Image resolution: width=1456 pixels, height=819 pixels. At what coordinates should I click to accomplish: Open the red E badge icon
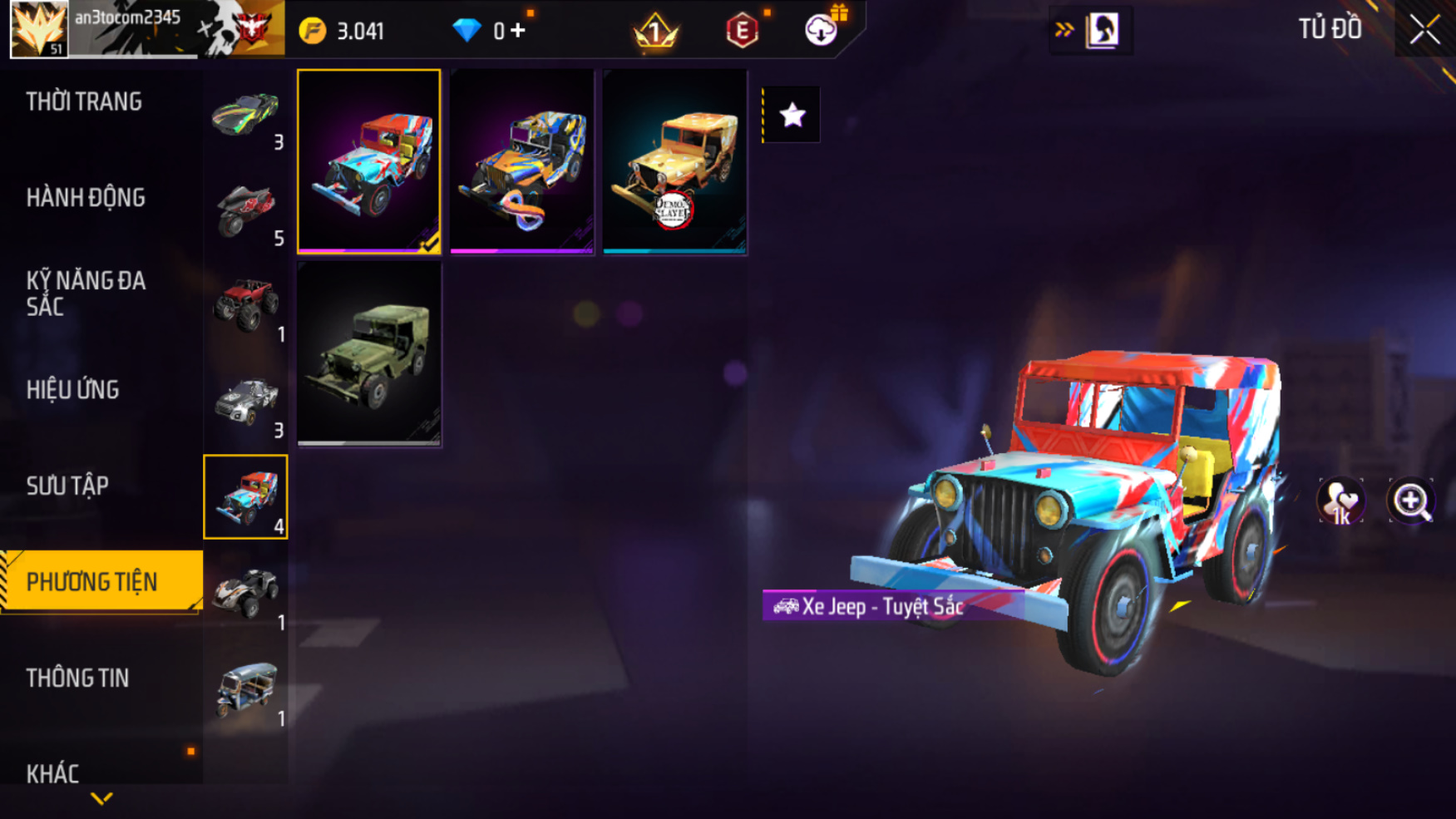(742, 31)
